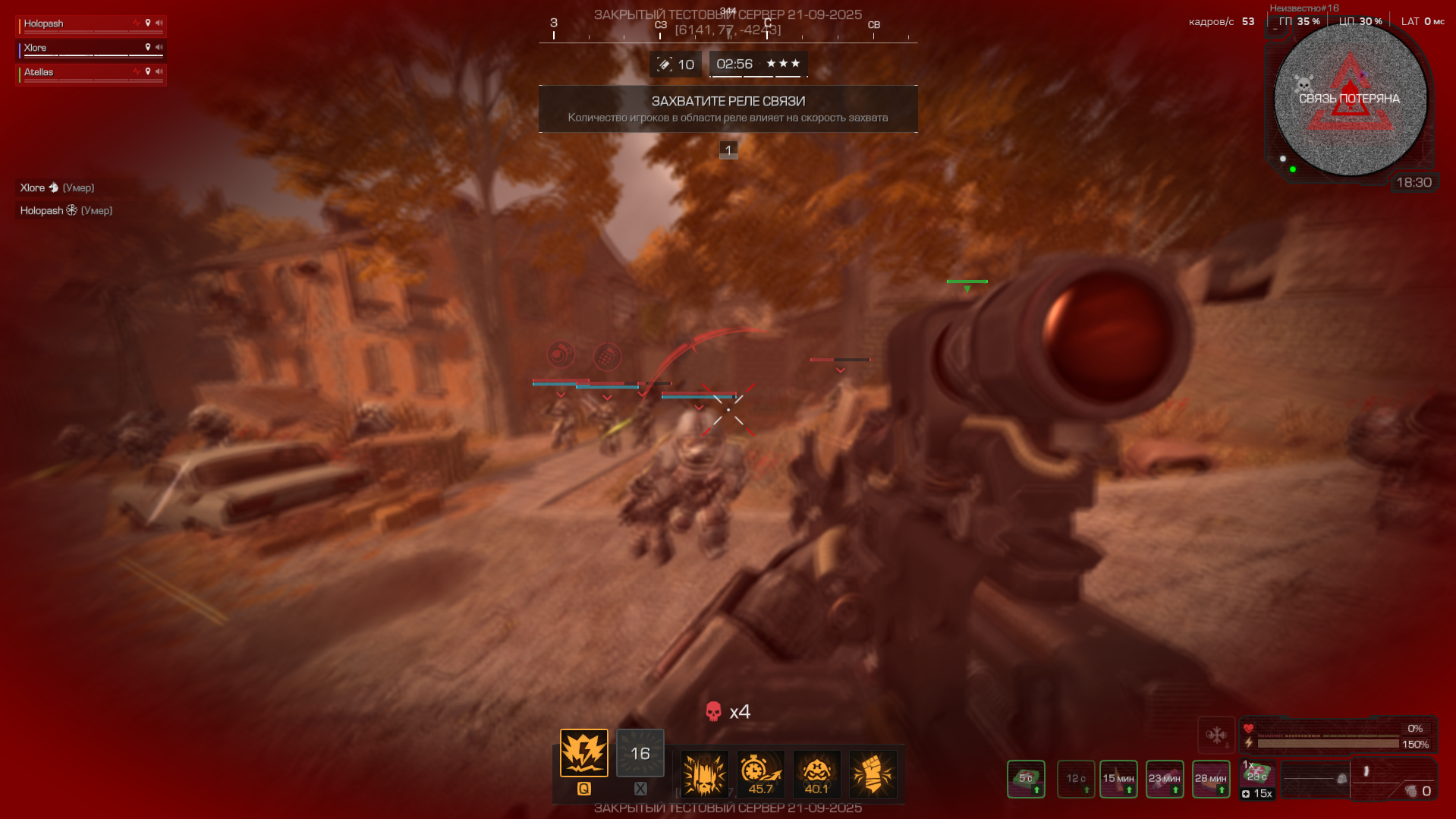Use the medkit slot showing 15x
The height and width of the screenshot is (819, 1456).
coord(1257,780)
